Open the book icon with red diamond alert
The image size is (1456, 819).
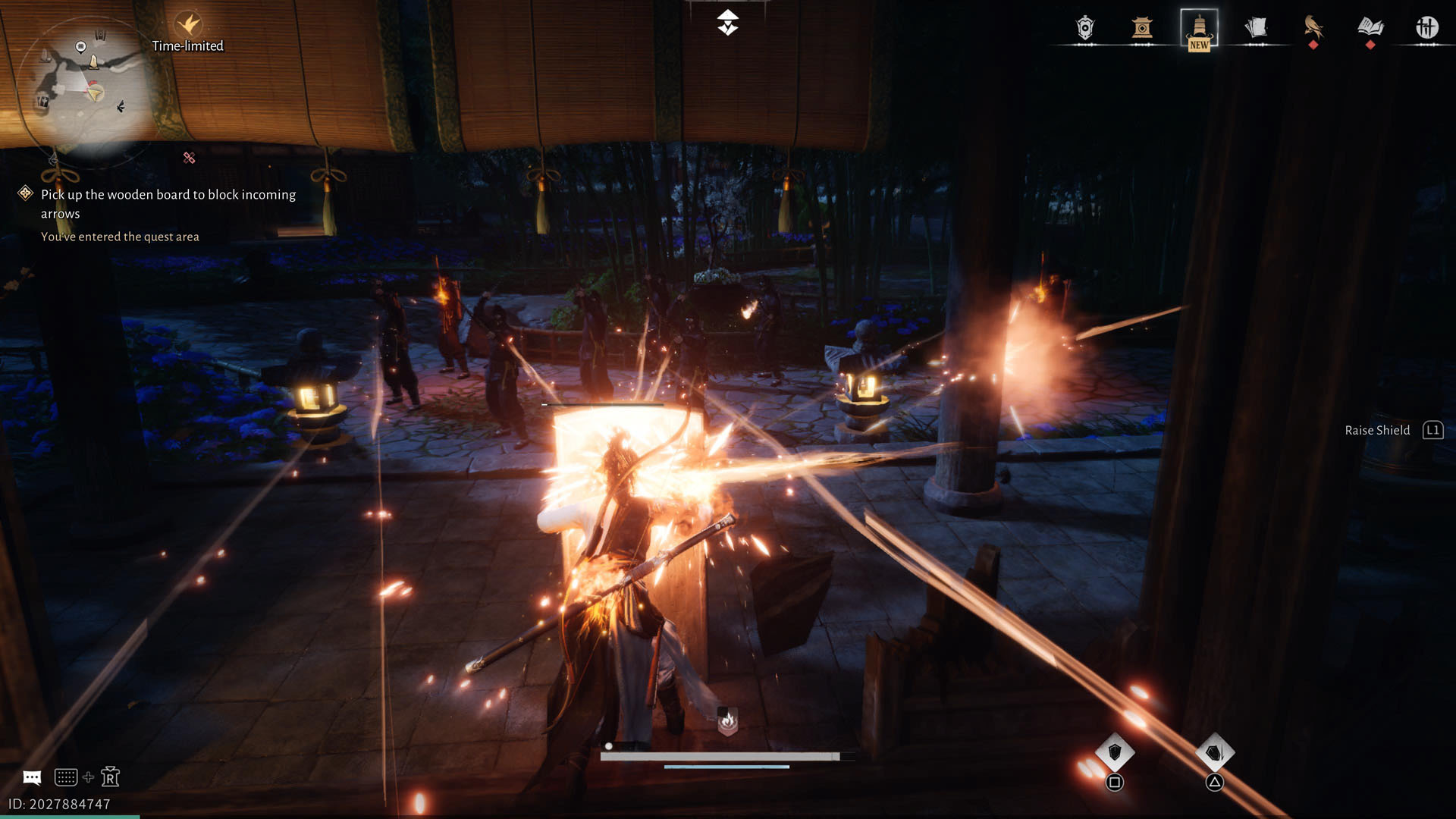[1370, 27]
